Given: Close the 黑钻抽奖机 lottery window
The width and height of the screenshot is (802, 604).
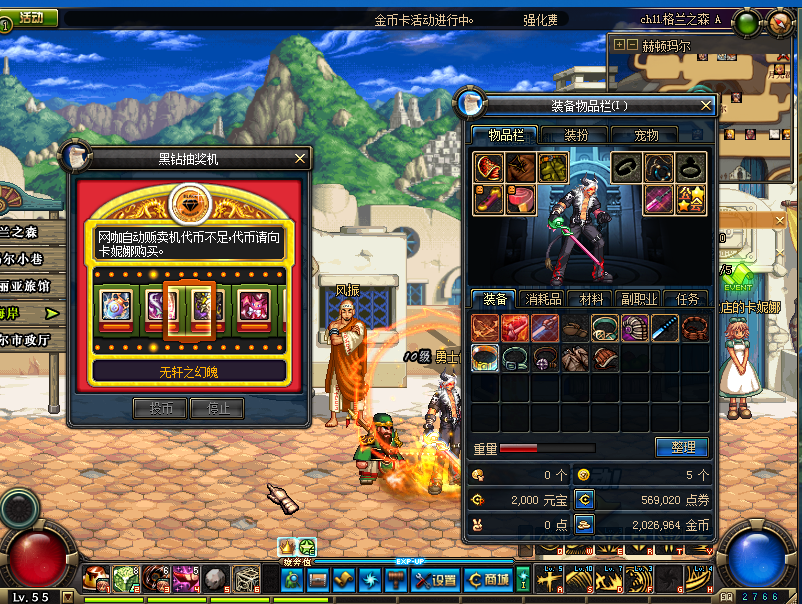Looking at the screenshot, I should coord(300,158).
